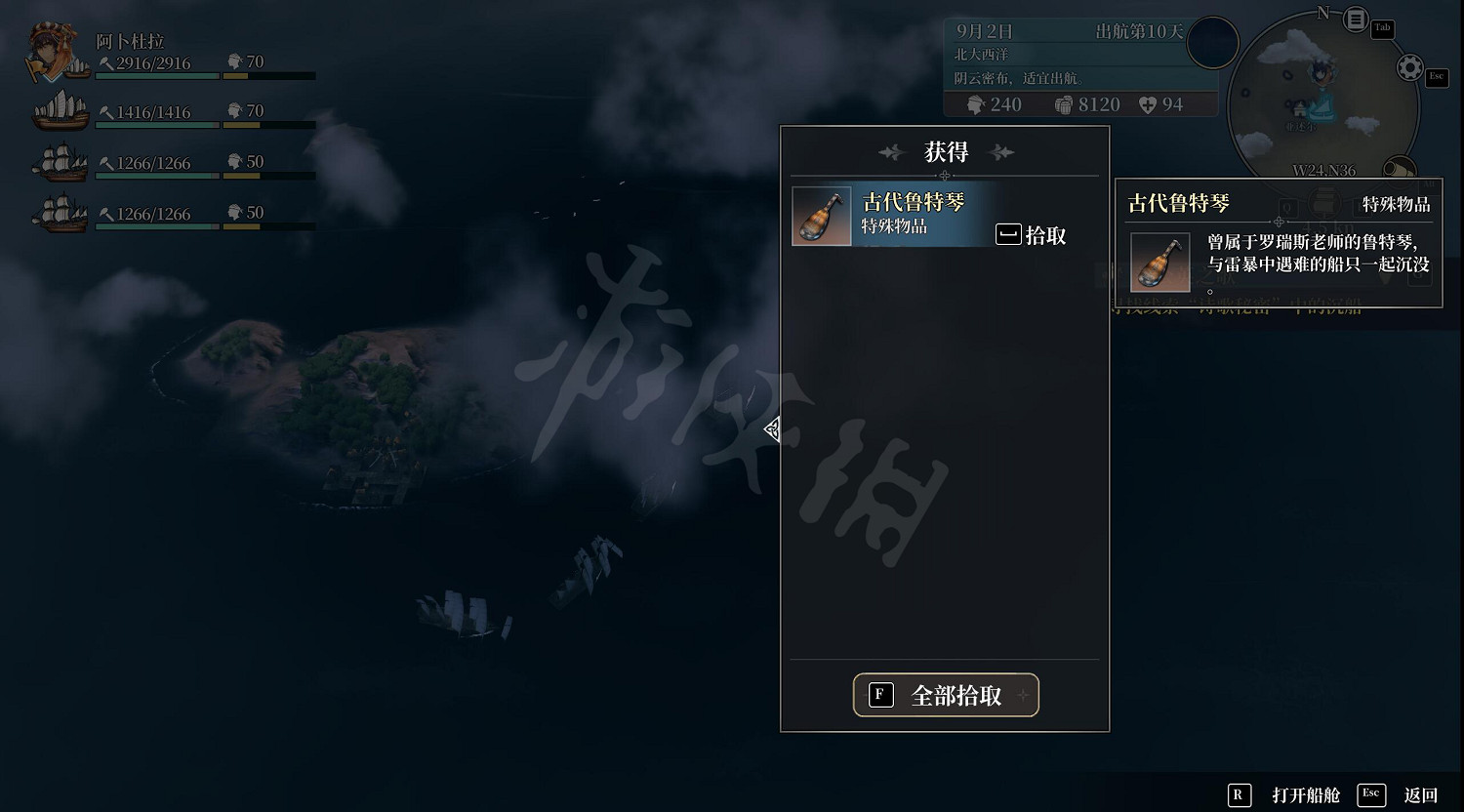Screen dimensions: 1464x812
Task: Select the bottom galleon icon in the fleet list
Action: [x=59, y=213]
